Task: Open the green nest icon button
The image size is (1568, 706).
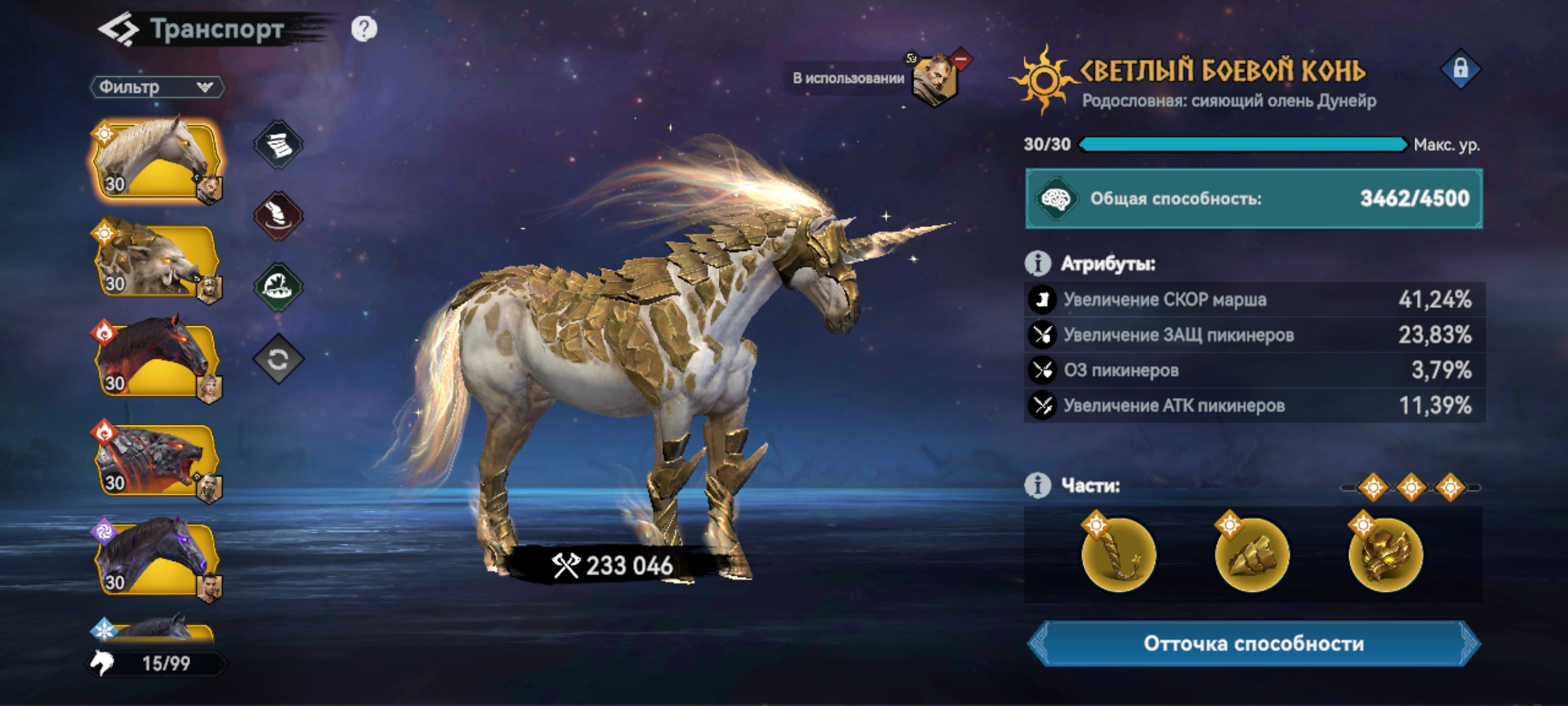Action: point(278,287)
